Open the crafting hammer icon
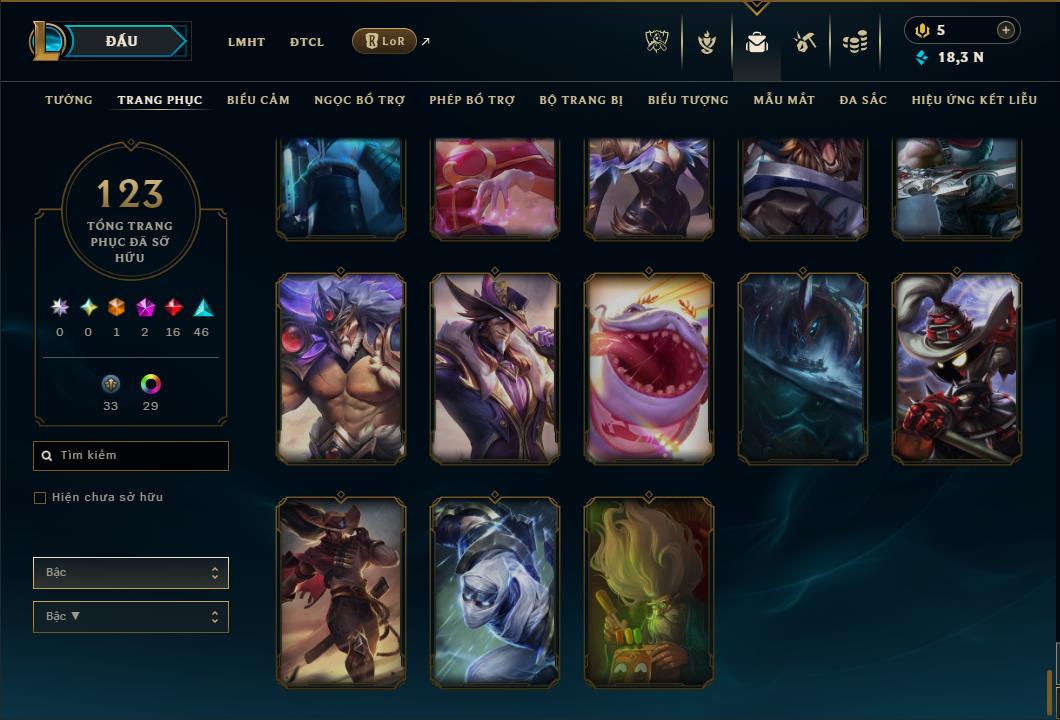This screenshot has width=1060, height=720. (805, 42)
